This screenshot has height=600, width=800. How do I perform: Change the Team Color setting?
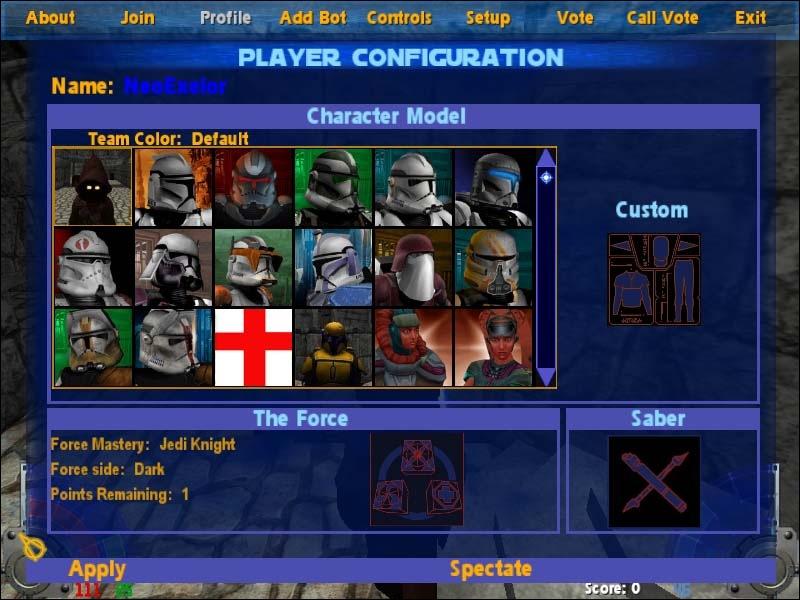click(168, 139)
